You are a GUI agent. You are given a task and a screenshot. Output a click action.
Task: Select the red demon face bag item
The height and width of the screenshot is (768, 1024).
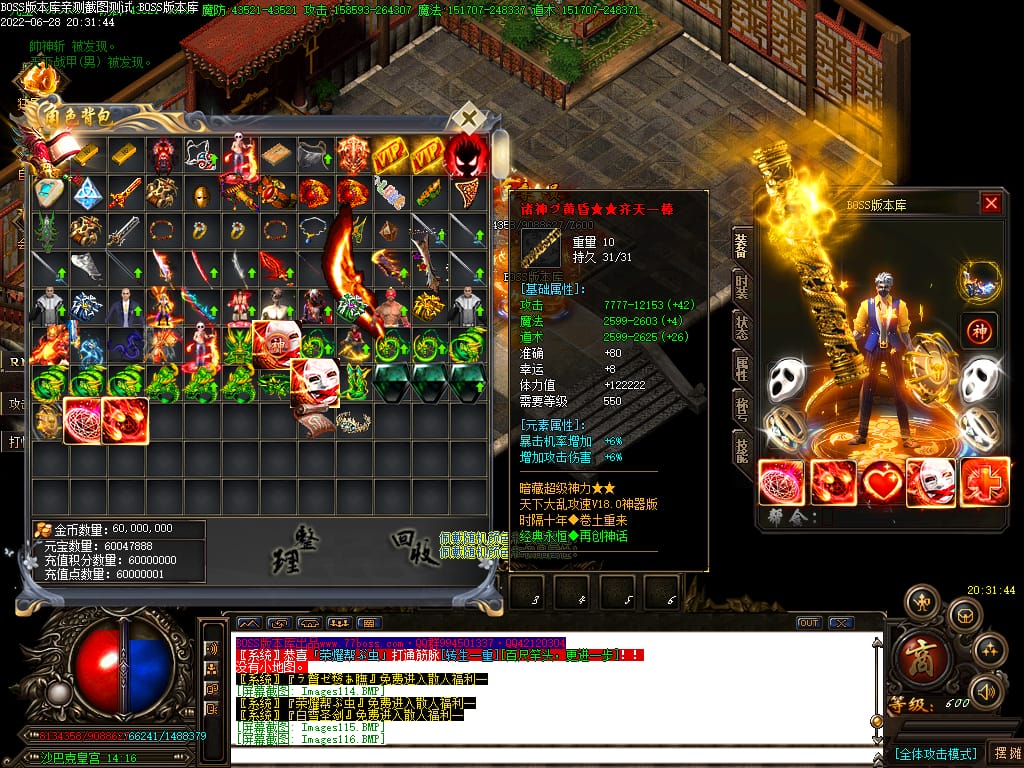[x=467, y=155]
